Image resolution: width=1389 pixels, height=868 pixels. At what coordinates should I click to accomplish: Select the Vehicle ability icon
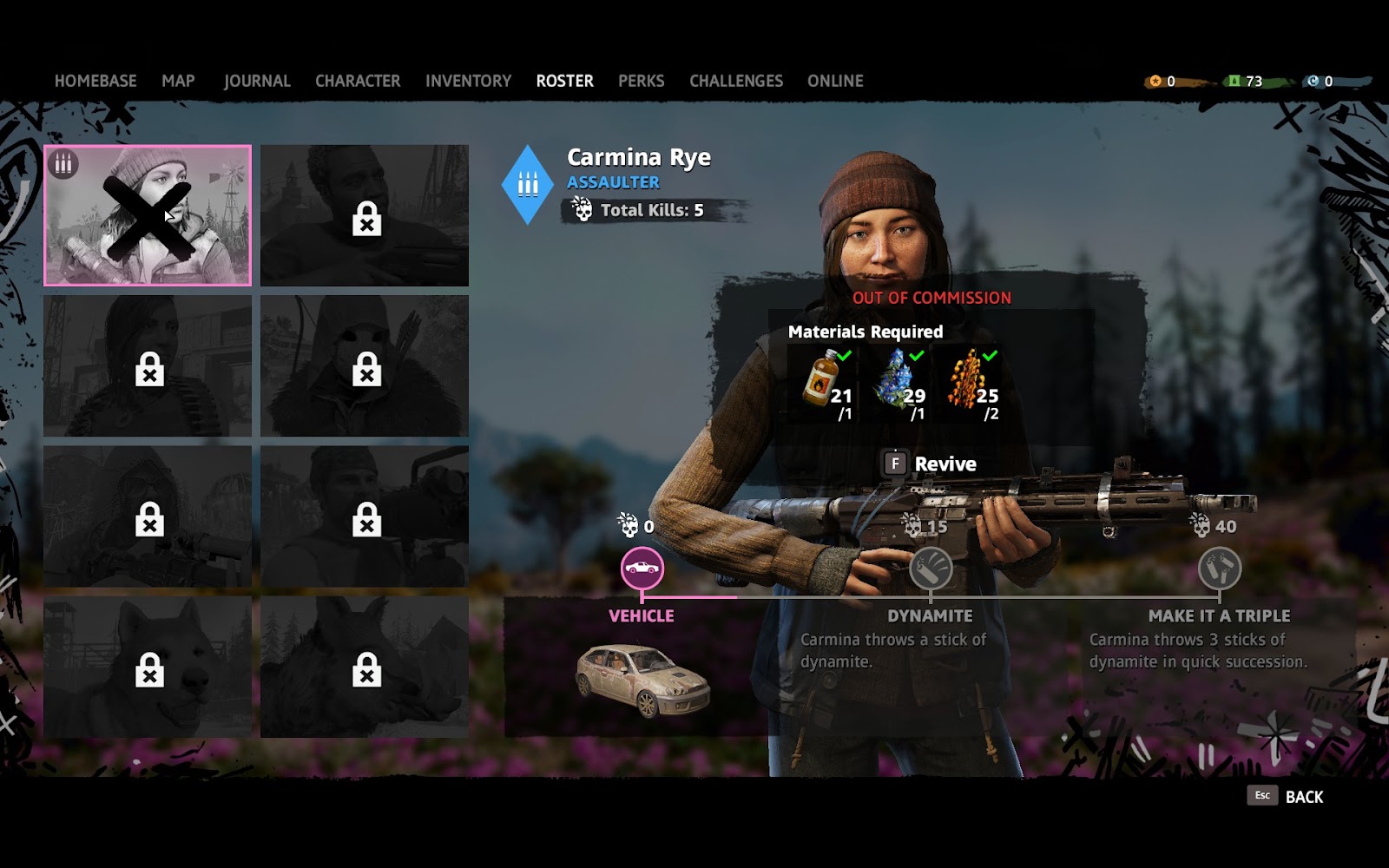(x=642, y=569)
